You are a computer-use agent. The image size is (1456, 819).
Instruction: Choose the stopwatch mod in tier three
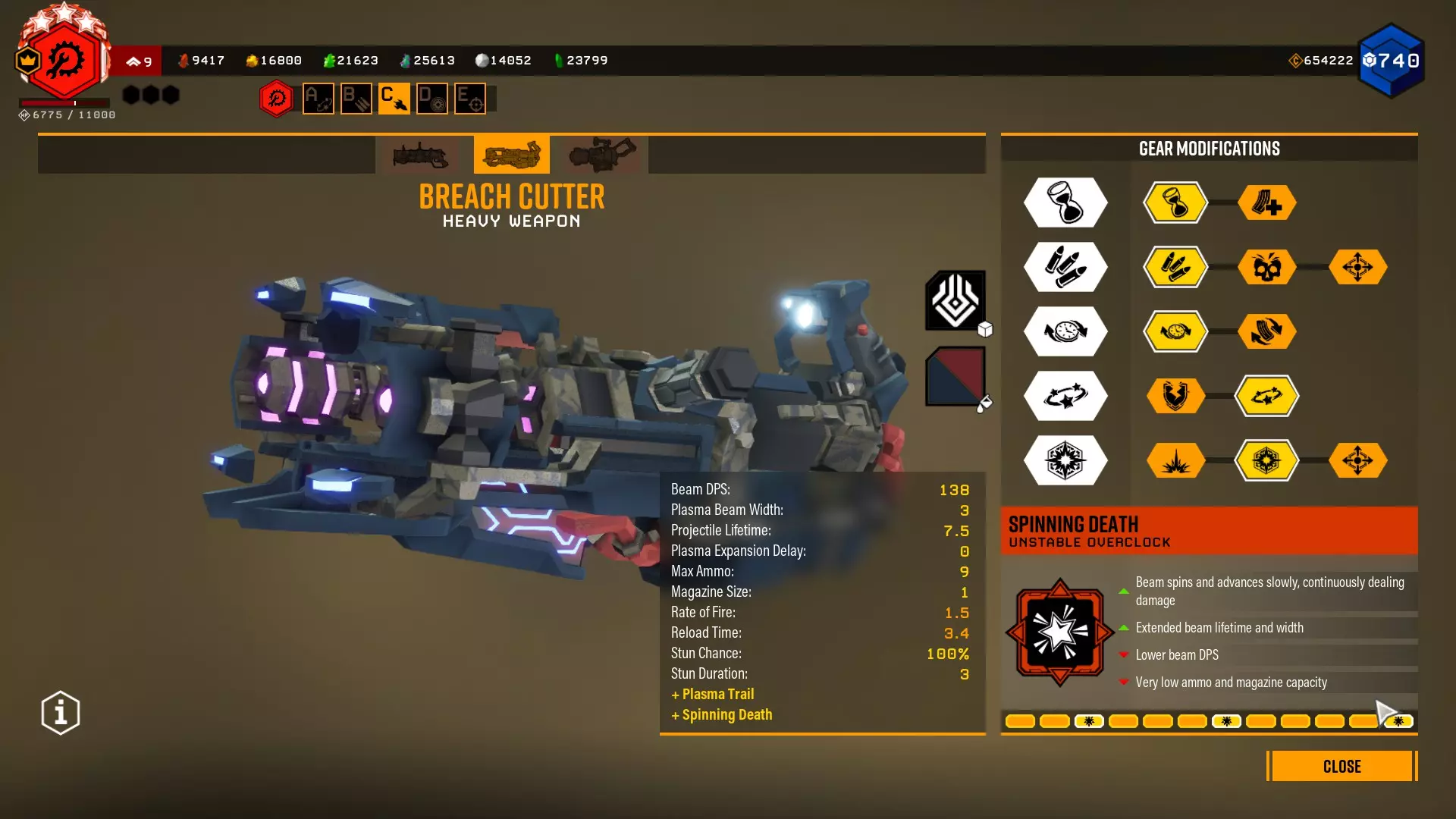coord(1175,331)
